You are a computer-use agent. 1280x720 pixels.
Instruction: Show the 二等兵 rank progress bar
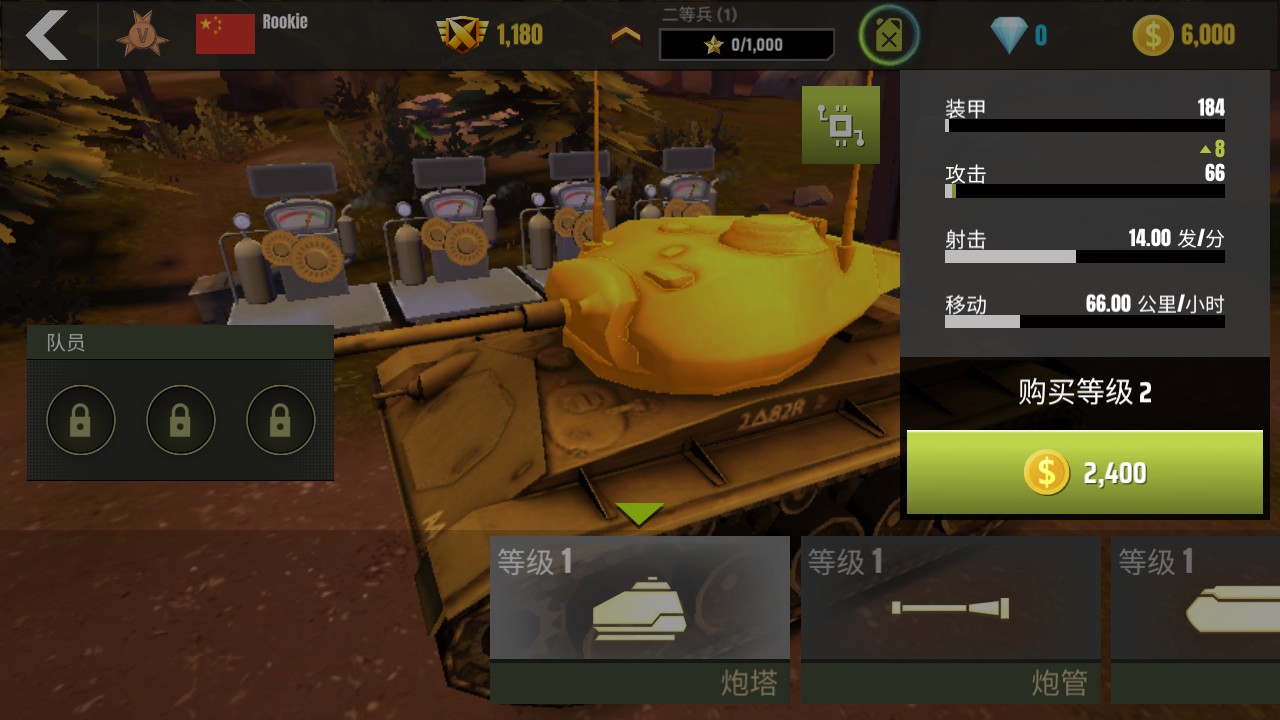[x=746, y=45]
